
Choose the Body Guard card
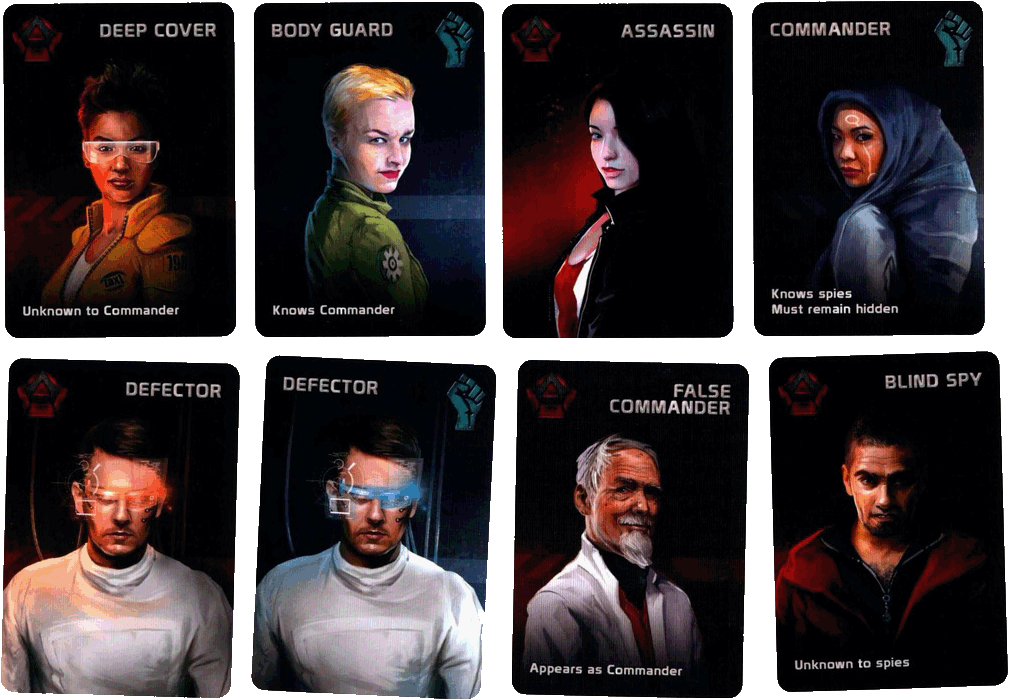click(x=369, y=170)
